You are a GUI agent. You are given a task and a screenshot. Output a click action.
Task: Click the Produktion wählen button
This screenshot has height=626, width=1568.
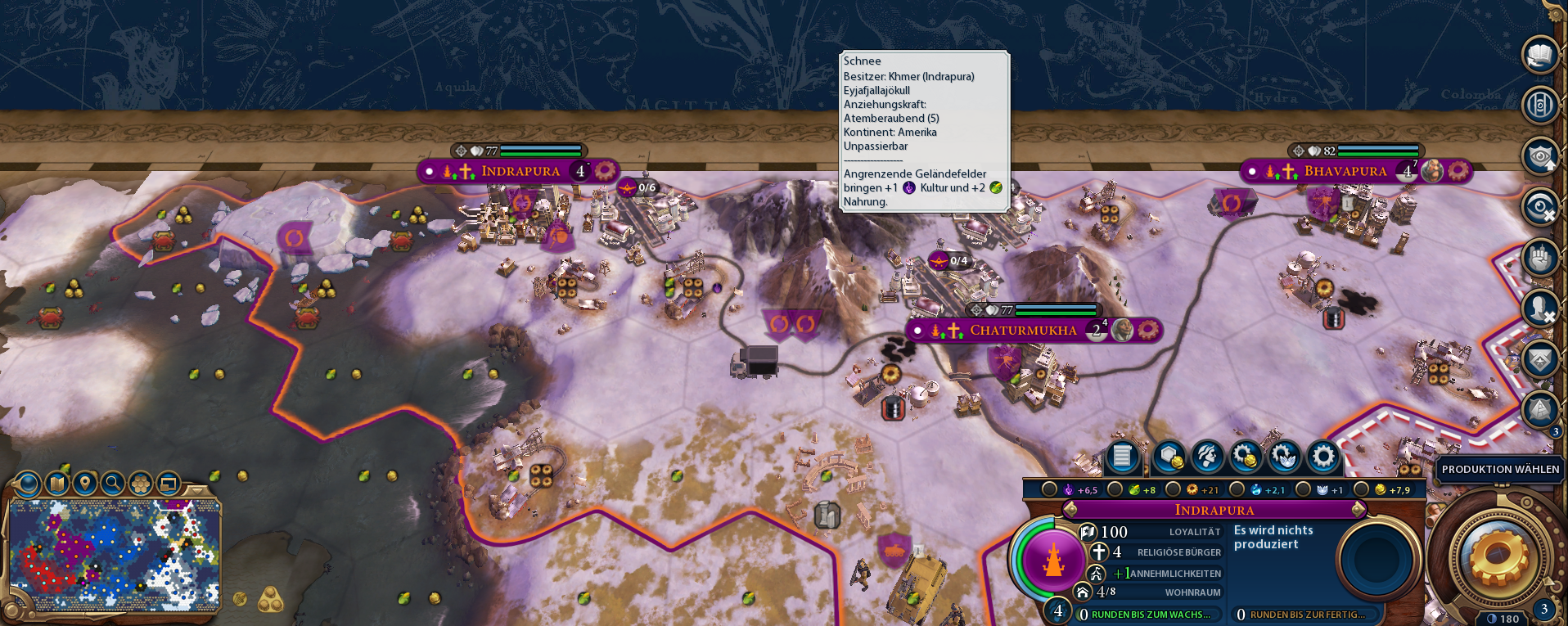click(1499, 469)
